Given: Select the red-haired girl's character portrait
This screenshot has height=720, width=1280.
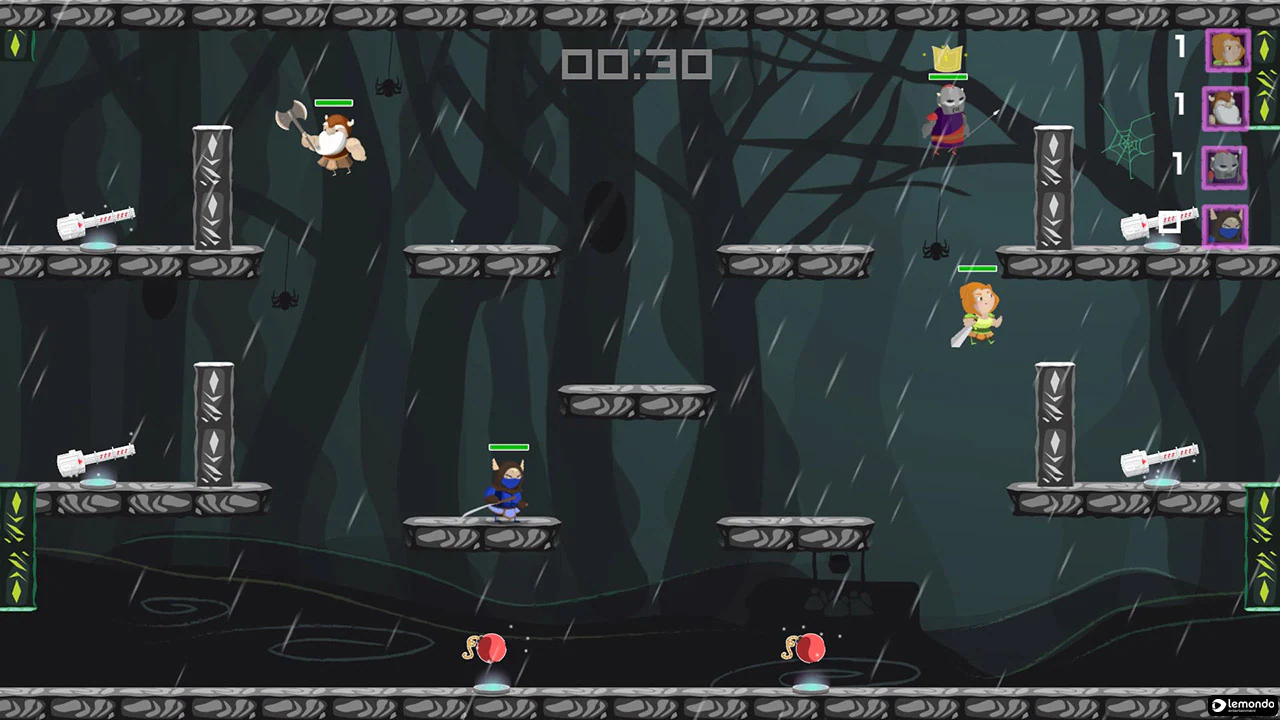Looking at the screenshot, I should click(x=1228, y=50).
